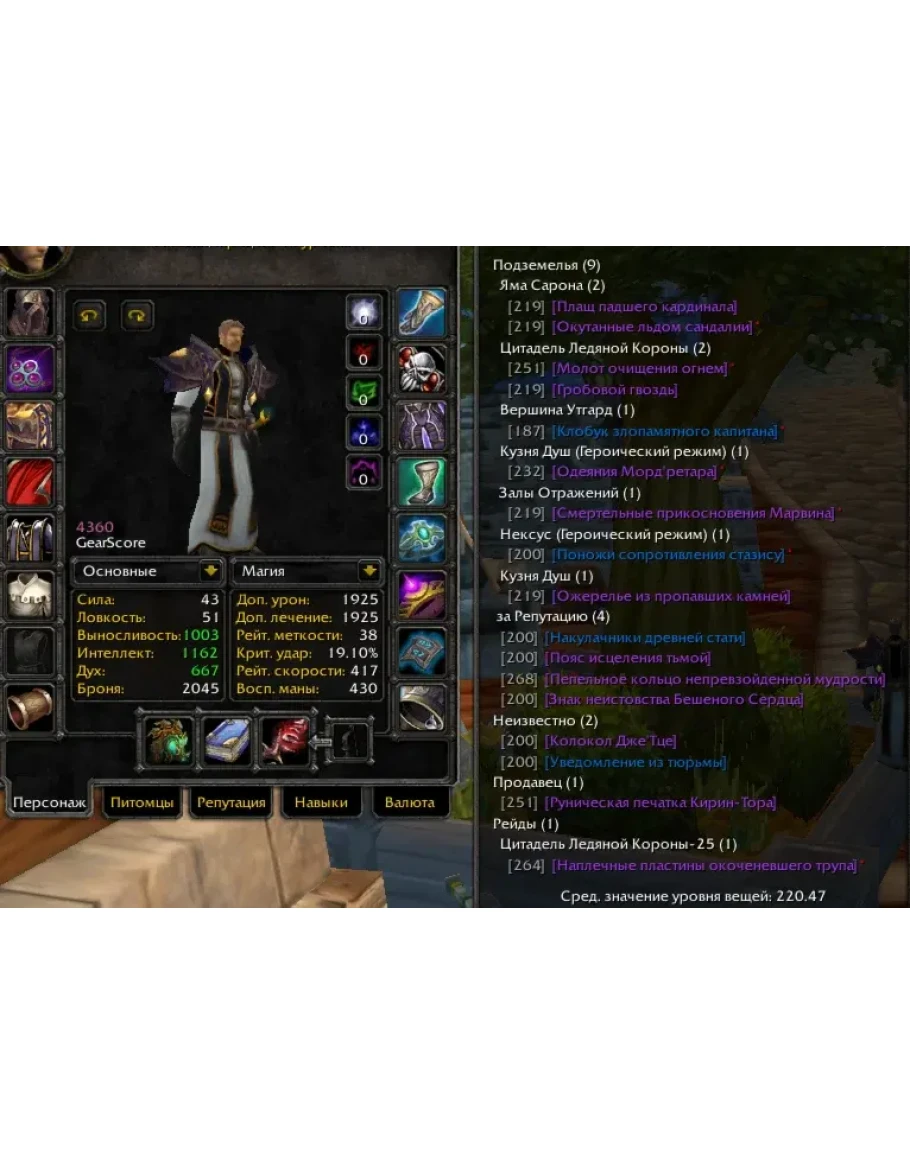Rotate character model left
This screenshot has height=1155, width=910.
coord(91,316)
